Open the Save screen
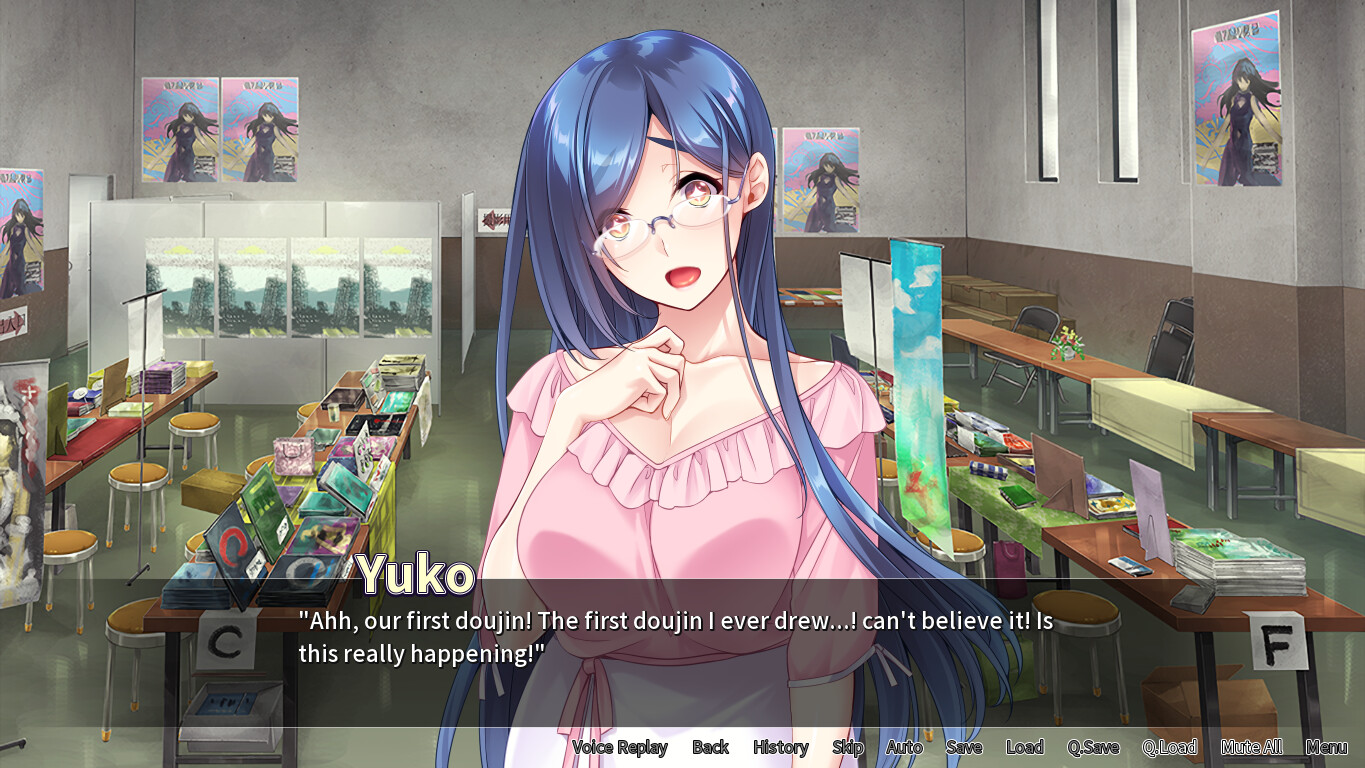The image size is (1365, 768). [963, 747]
